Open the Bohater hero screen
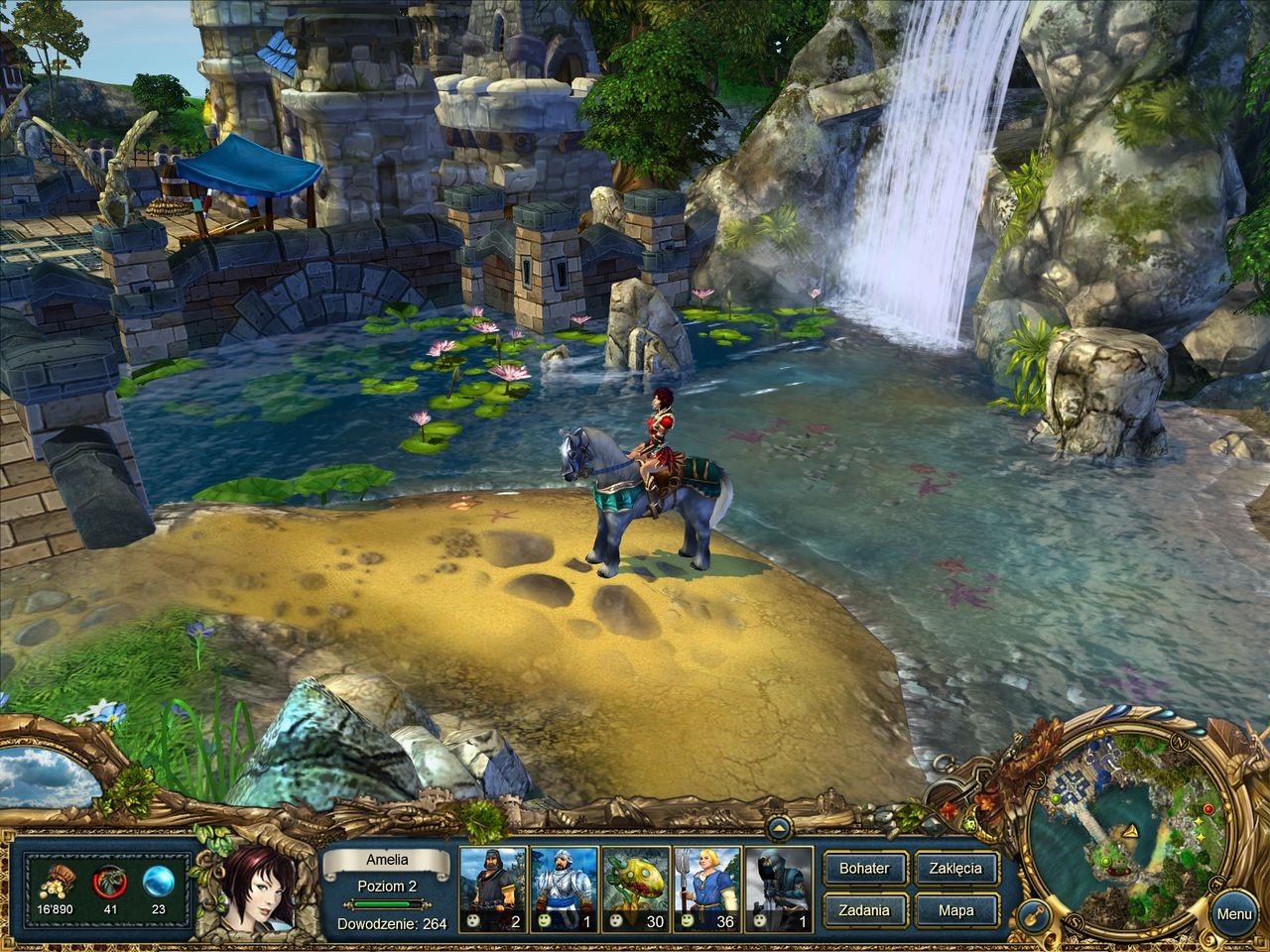Screen dimensions: 1270x952 (863, 869)
